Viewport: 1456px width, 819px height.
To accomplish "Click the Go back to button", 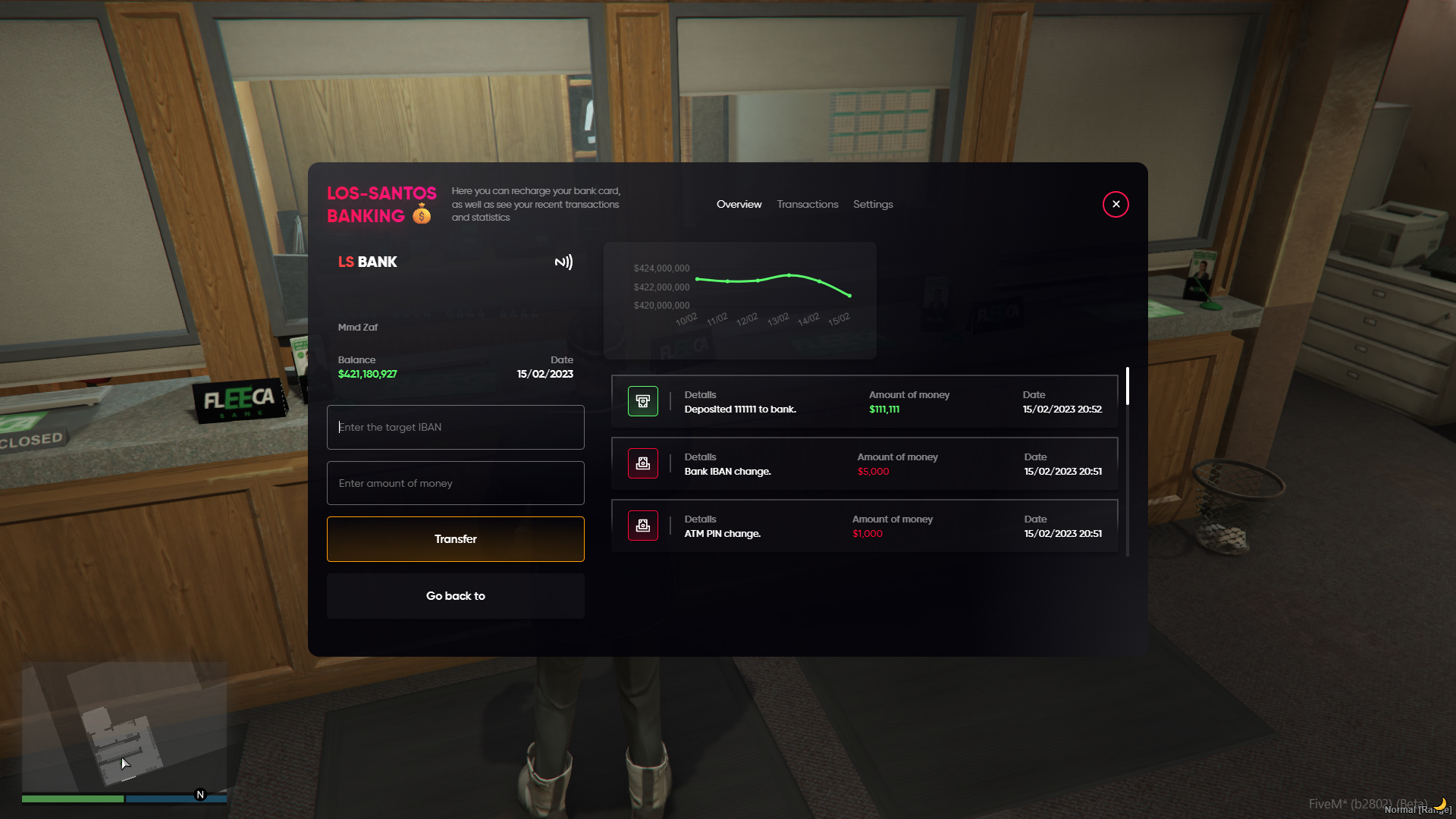I will click(x=455, y=595).
